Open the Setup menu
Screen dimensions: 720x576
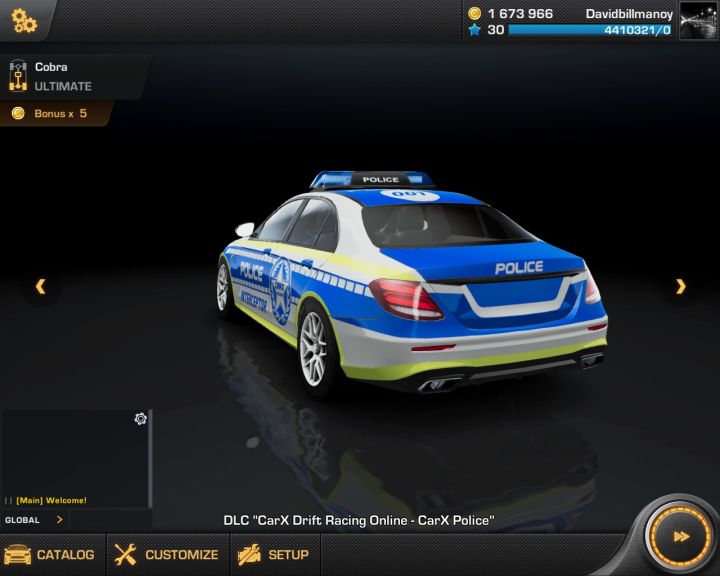click(274, 554)
